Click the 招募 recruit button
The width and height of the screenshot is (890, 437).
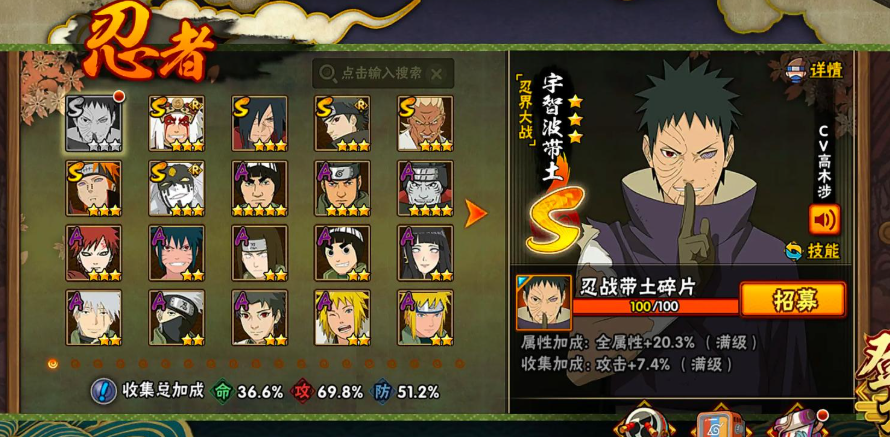(x=792, y=300)
